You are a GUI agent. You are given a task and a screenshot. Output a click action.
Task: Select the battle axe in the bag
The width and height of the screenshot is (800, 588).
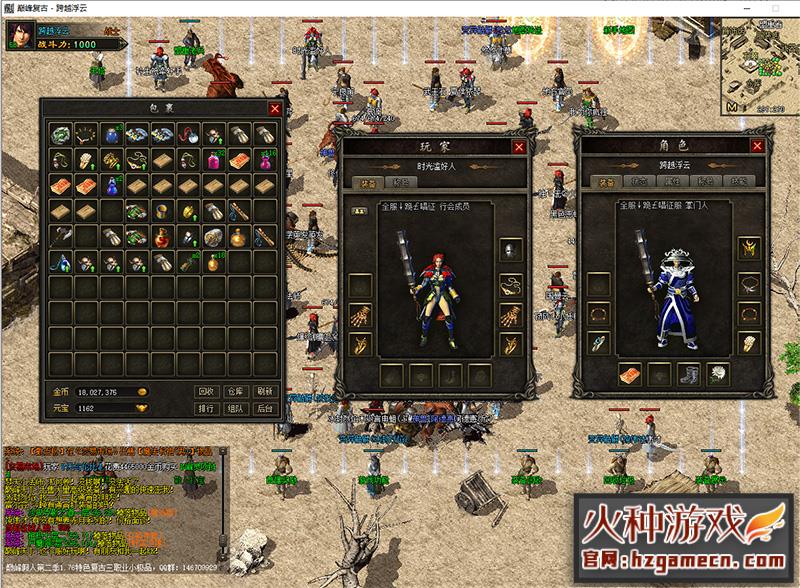[x=59, y=236]
